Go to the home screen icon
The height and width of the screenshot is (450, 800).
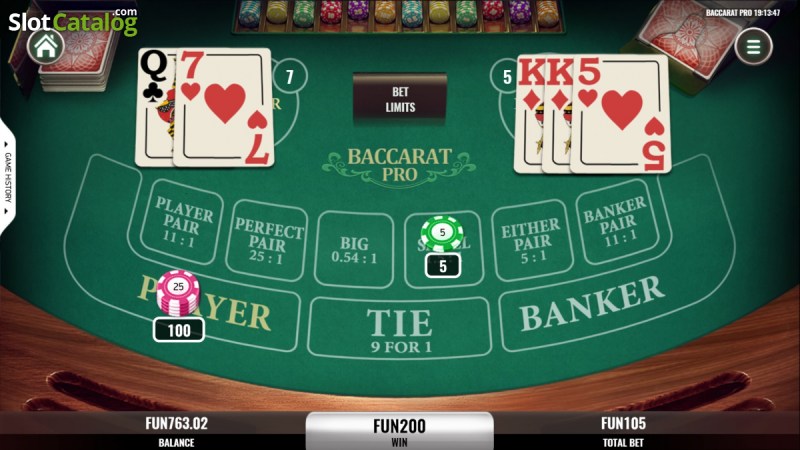[x=44, y=45]
